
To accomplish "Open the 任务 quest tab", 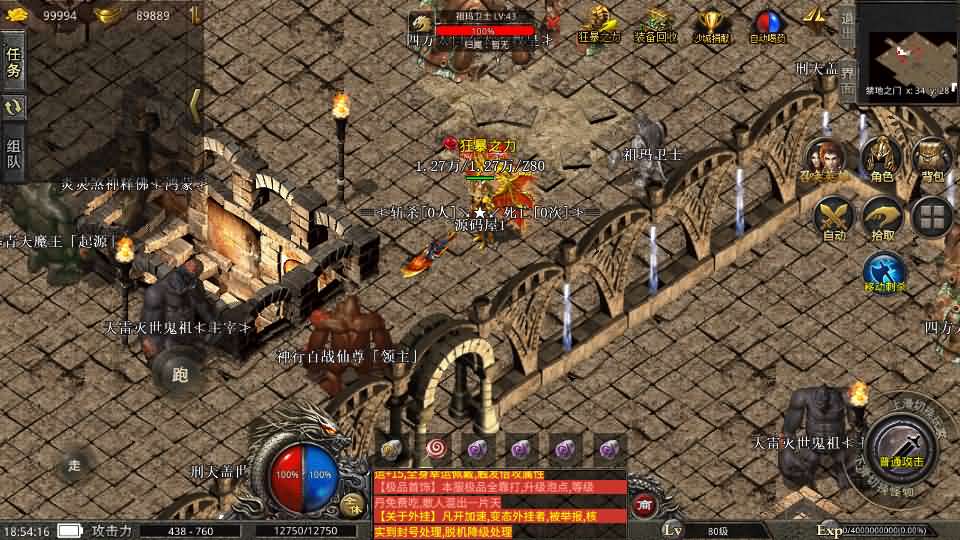I will pyautogui.click(x=14, y=62).
